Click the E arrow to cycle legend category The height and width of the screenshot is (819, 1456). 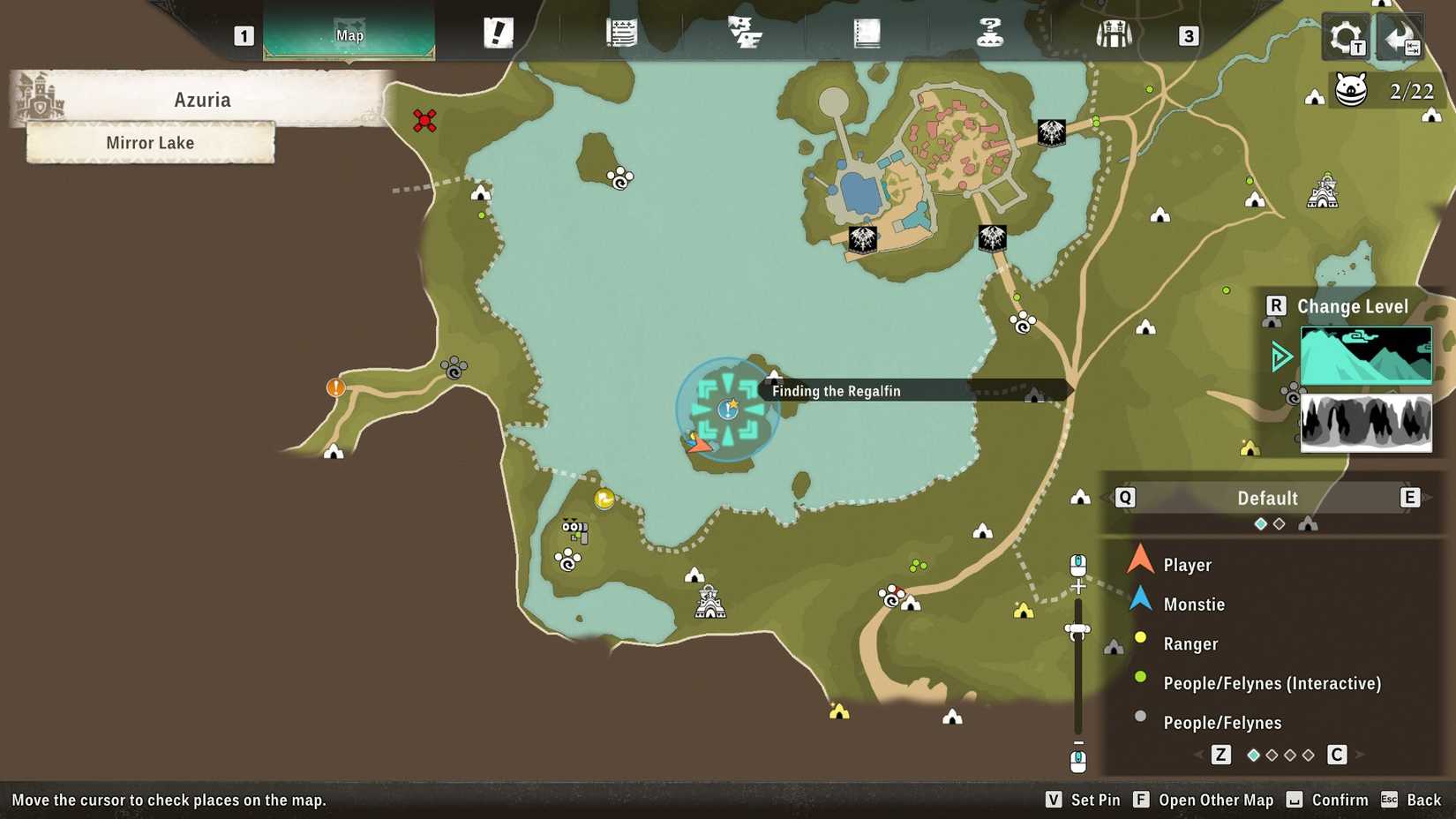1410,498
